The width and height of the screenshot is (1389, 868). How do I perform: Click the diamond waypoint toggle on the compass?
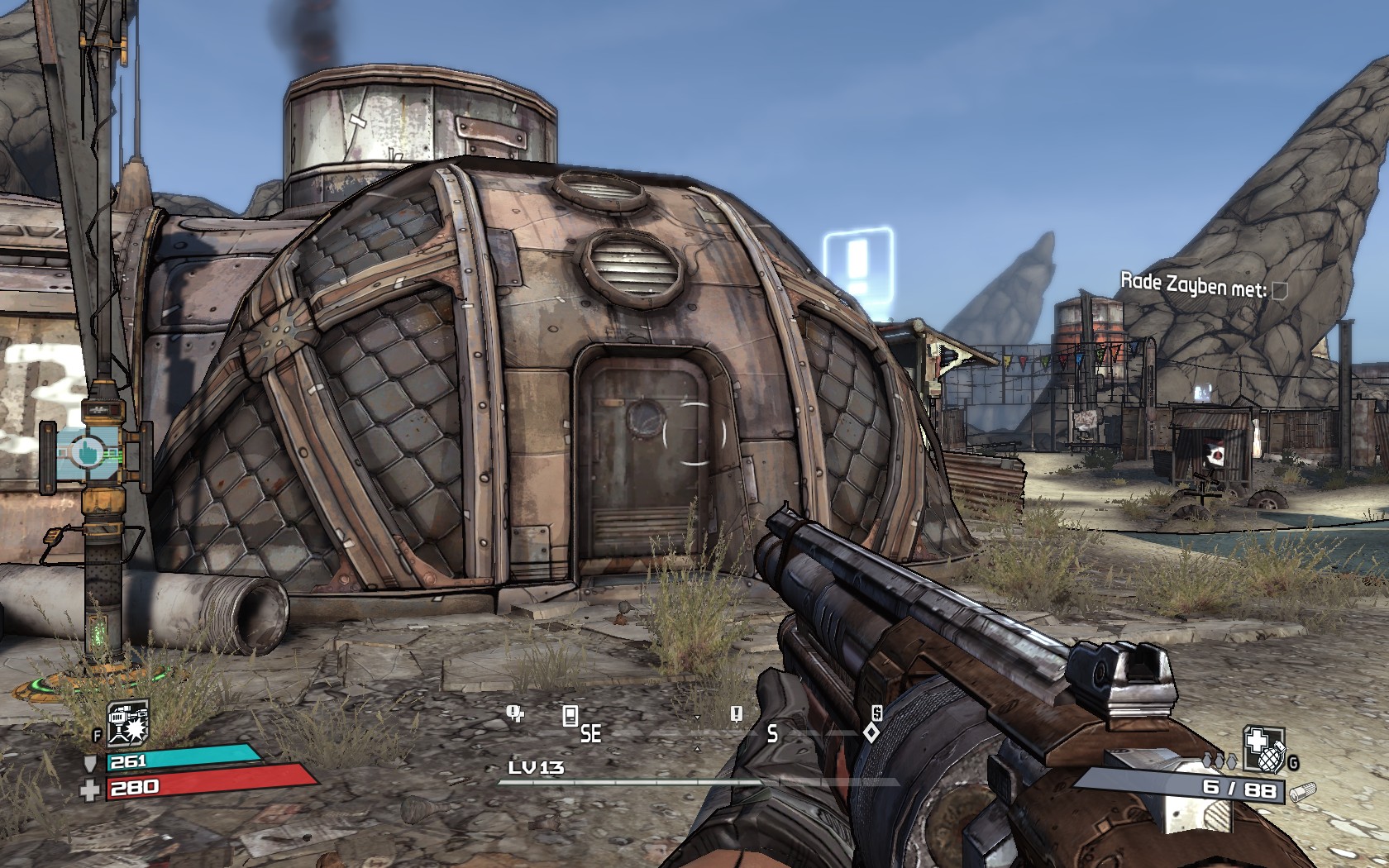tap(871, 733)
